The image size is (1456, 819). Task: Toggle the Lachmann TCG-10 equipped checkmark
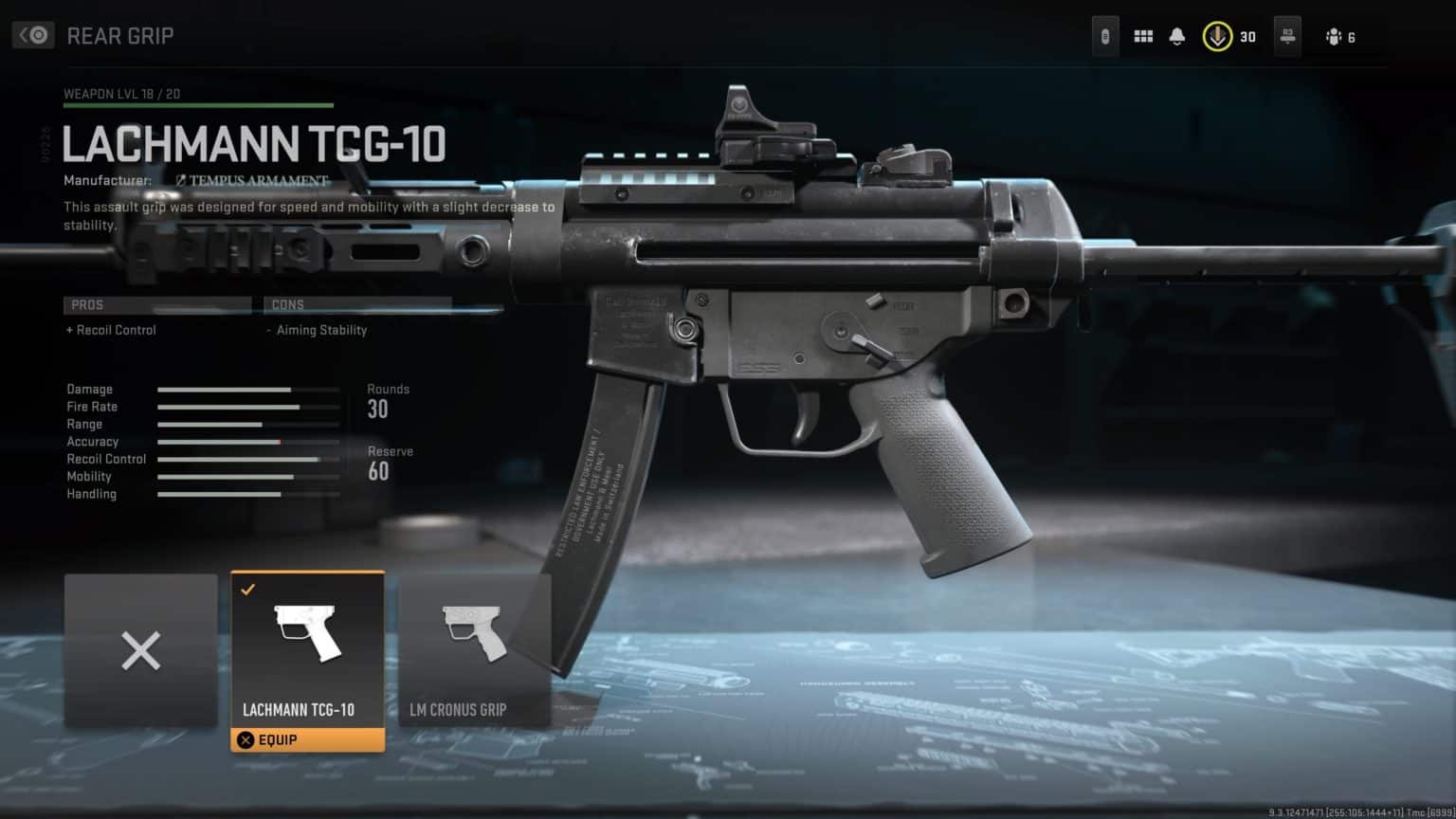pos(249,588)
